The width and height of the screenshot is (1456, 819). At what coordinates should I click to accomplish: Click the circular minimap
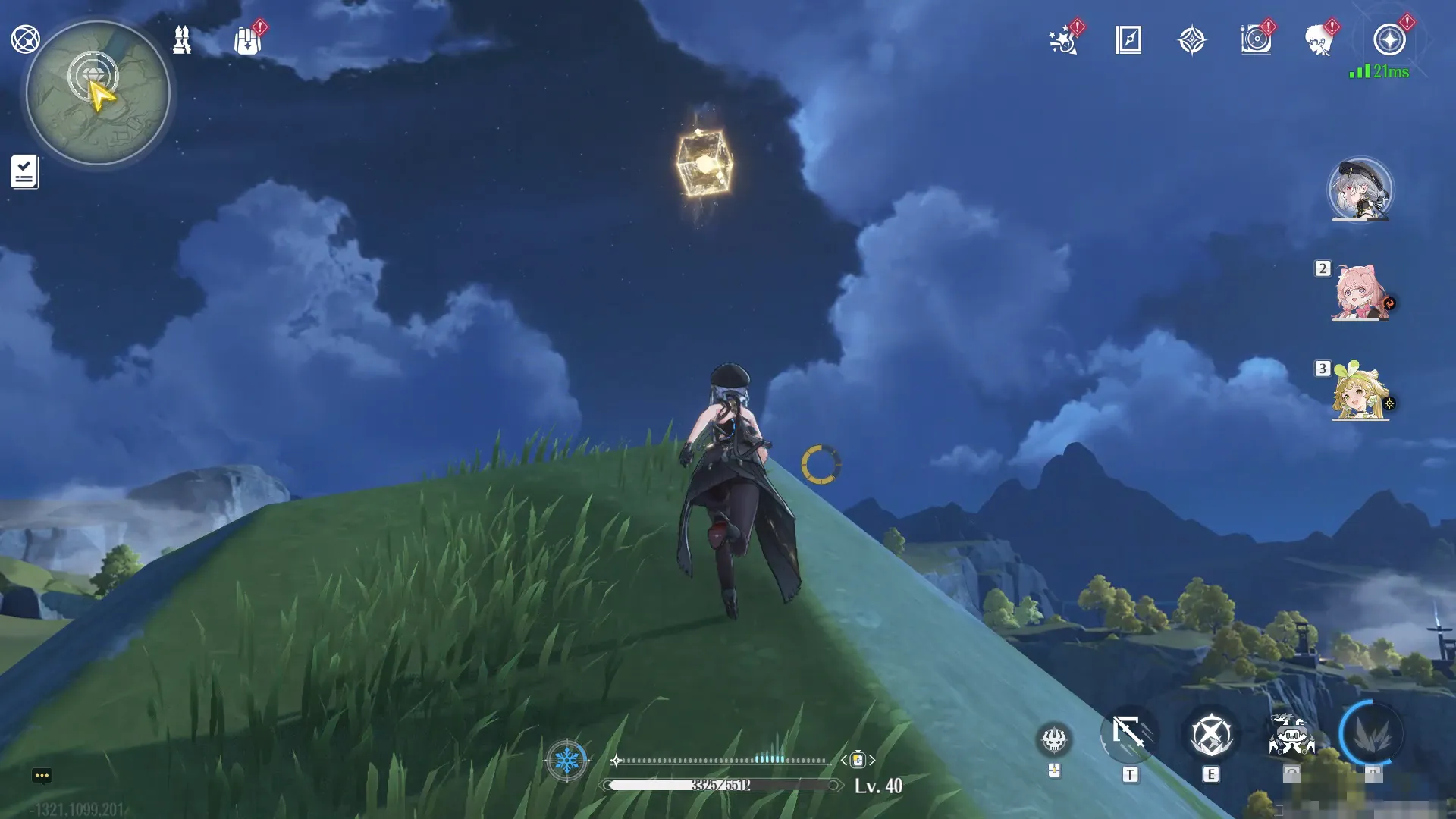98,94
